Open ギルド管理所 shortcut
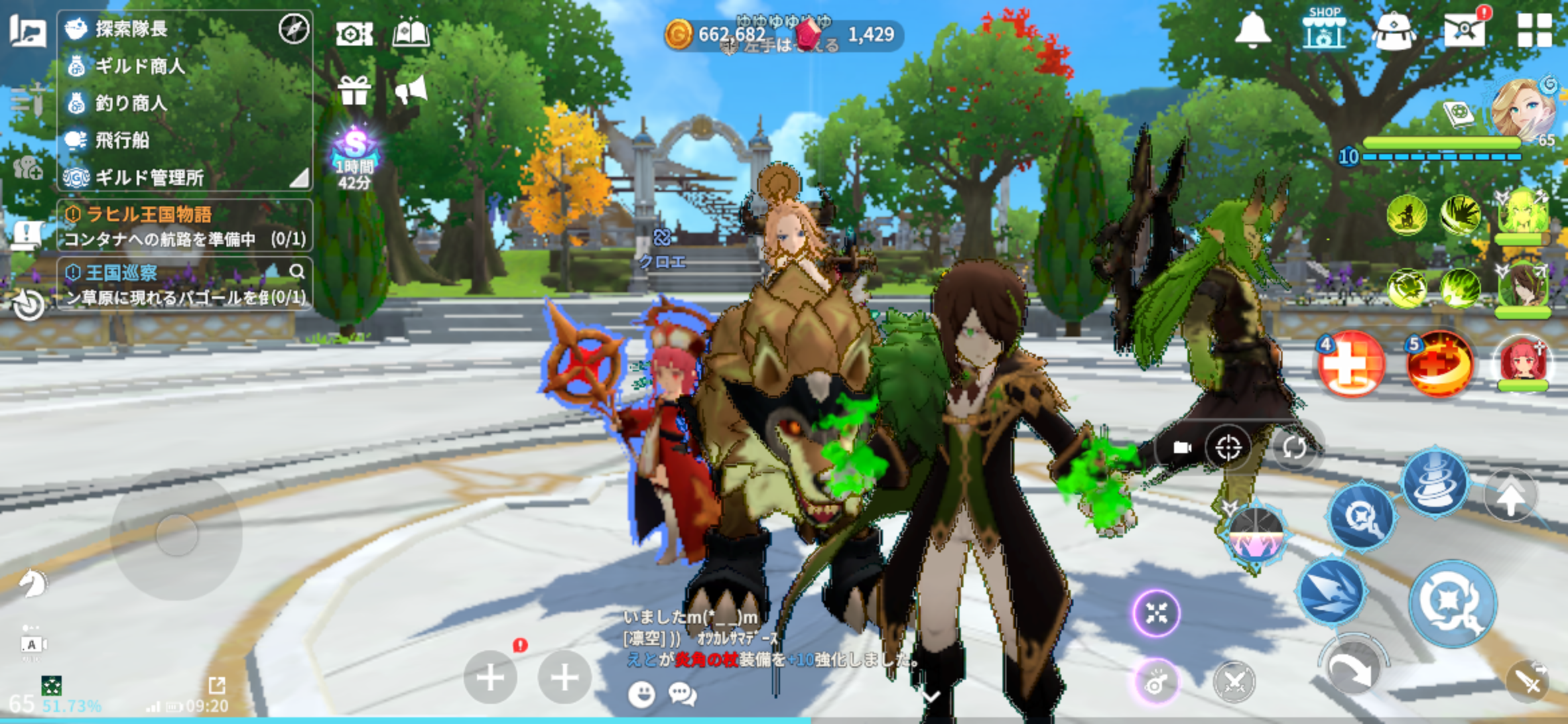Viewport: 1568px width, 724px height. (149, 178)
